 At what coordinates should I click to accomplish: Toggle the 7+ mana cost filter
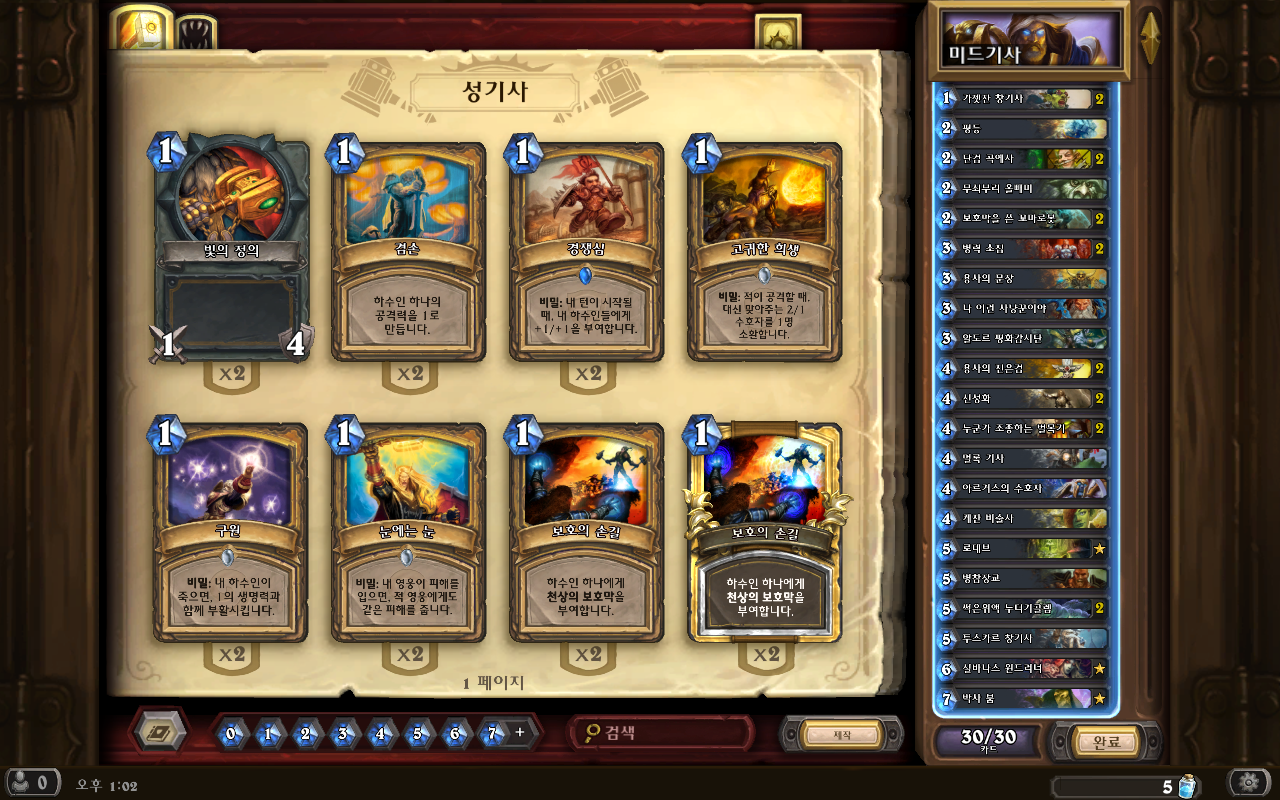[x=502, y=733]
